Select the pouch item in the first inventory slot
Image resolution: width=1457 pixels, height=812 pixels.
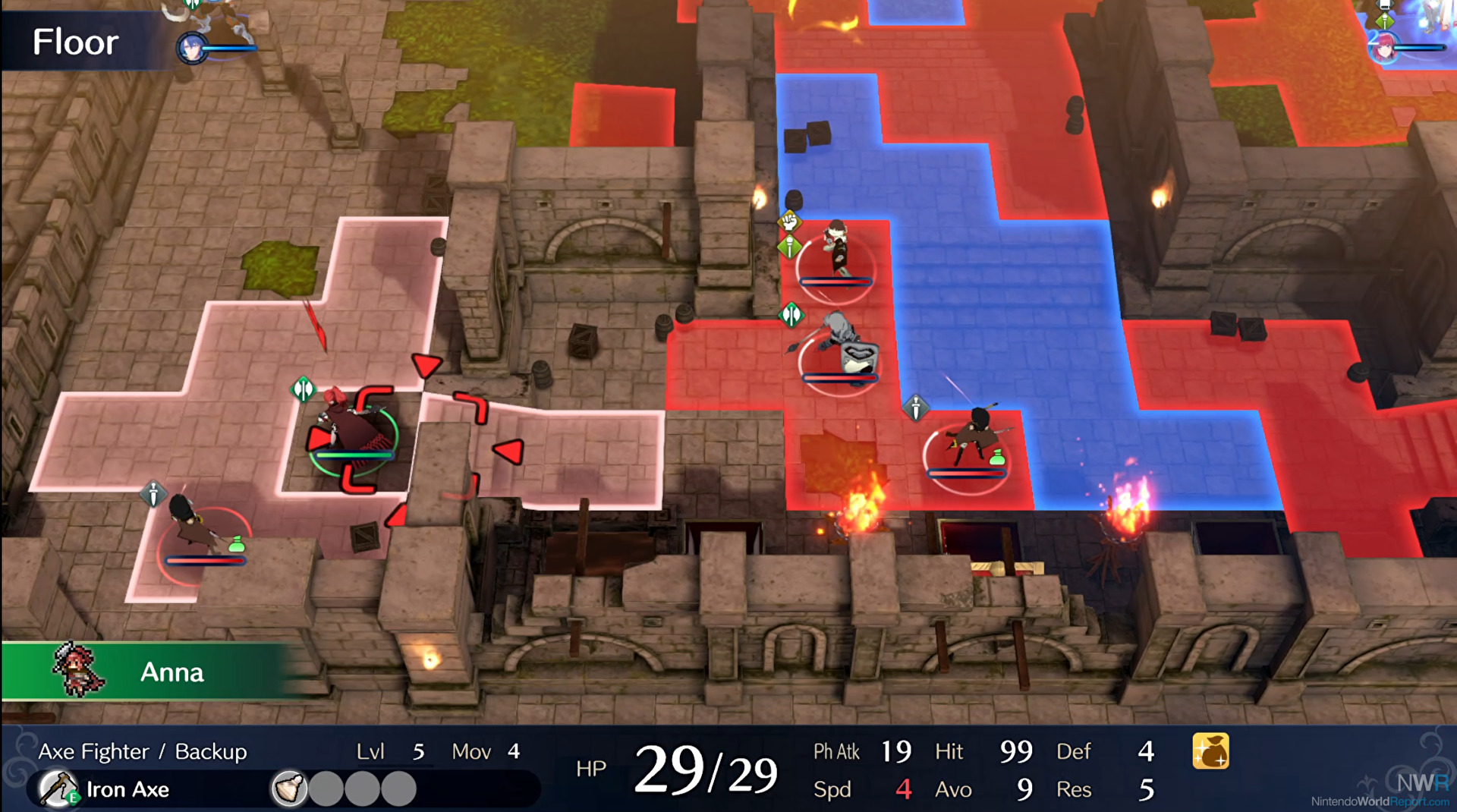289,788
